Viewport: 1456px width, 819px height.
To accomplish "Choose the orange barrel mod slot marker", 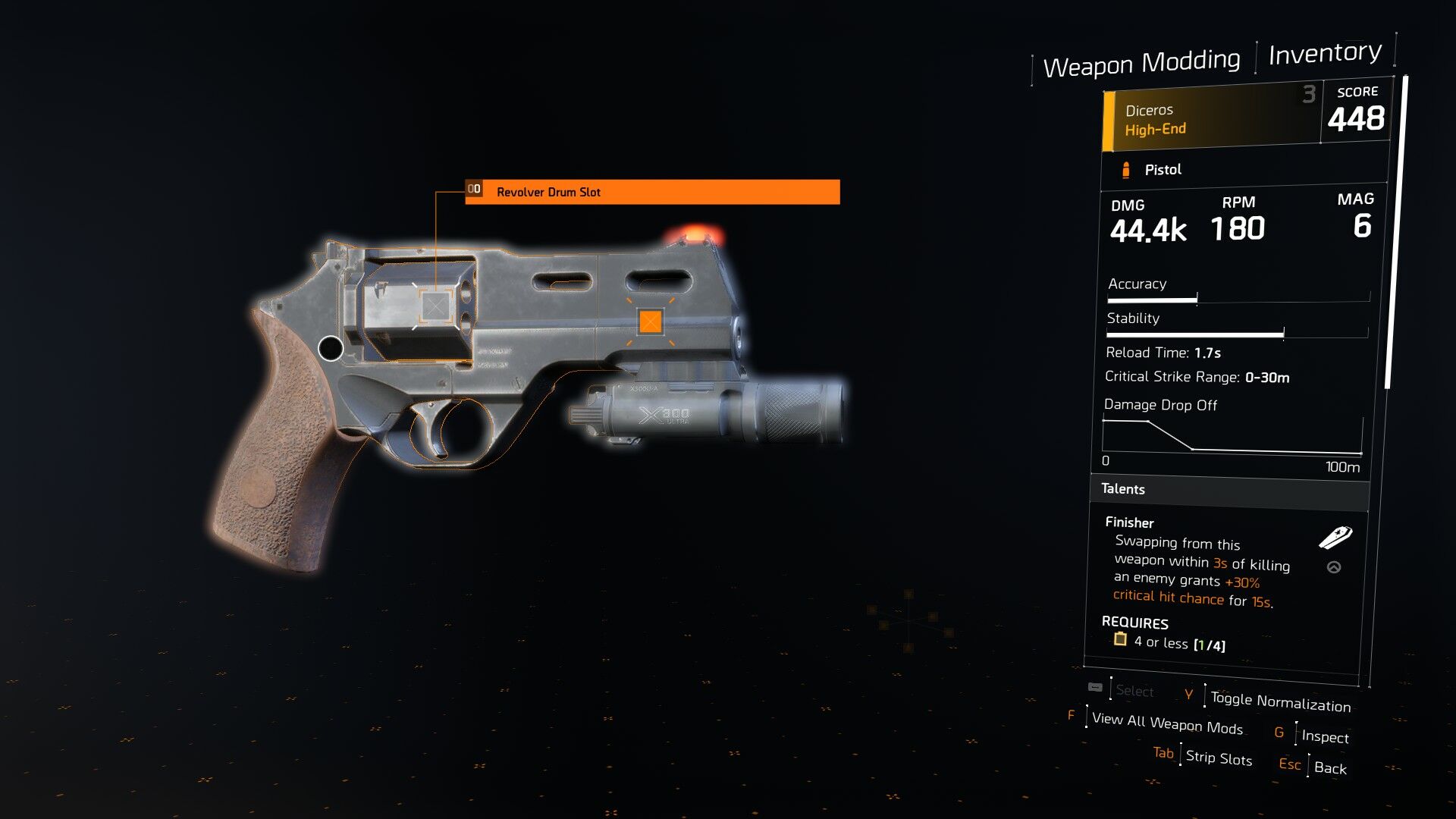I will tap(651, 322).
